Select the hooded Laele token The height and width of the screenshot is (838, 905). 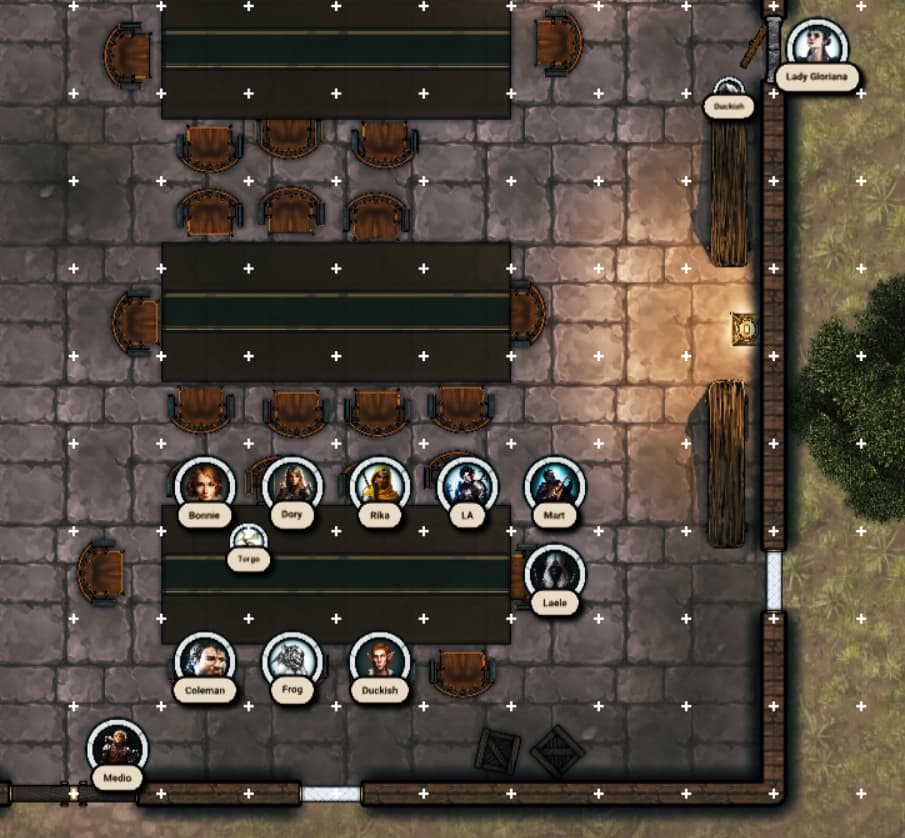click(x=554, y=573)
